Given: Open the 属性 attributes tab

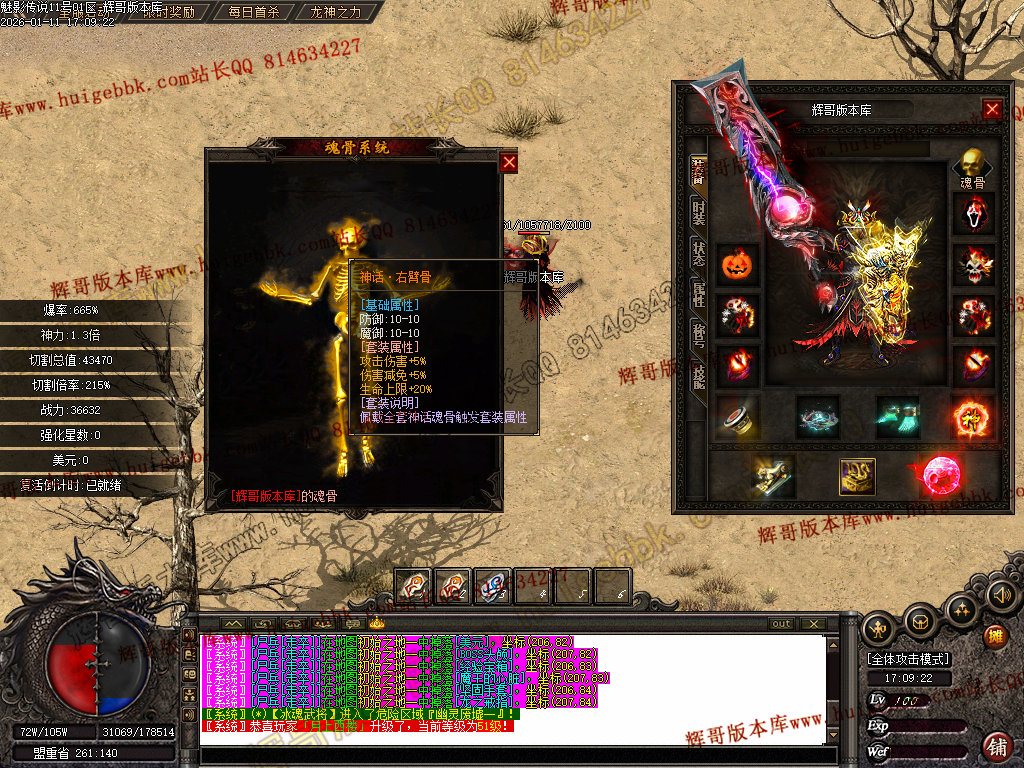Looking at the screenshot, I should [698, 295].
